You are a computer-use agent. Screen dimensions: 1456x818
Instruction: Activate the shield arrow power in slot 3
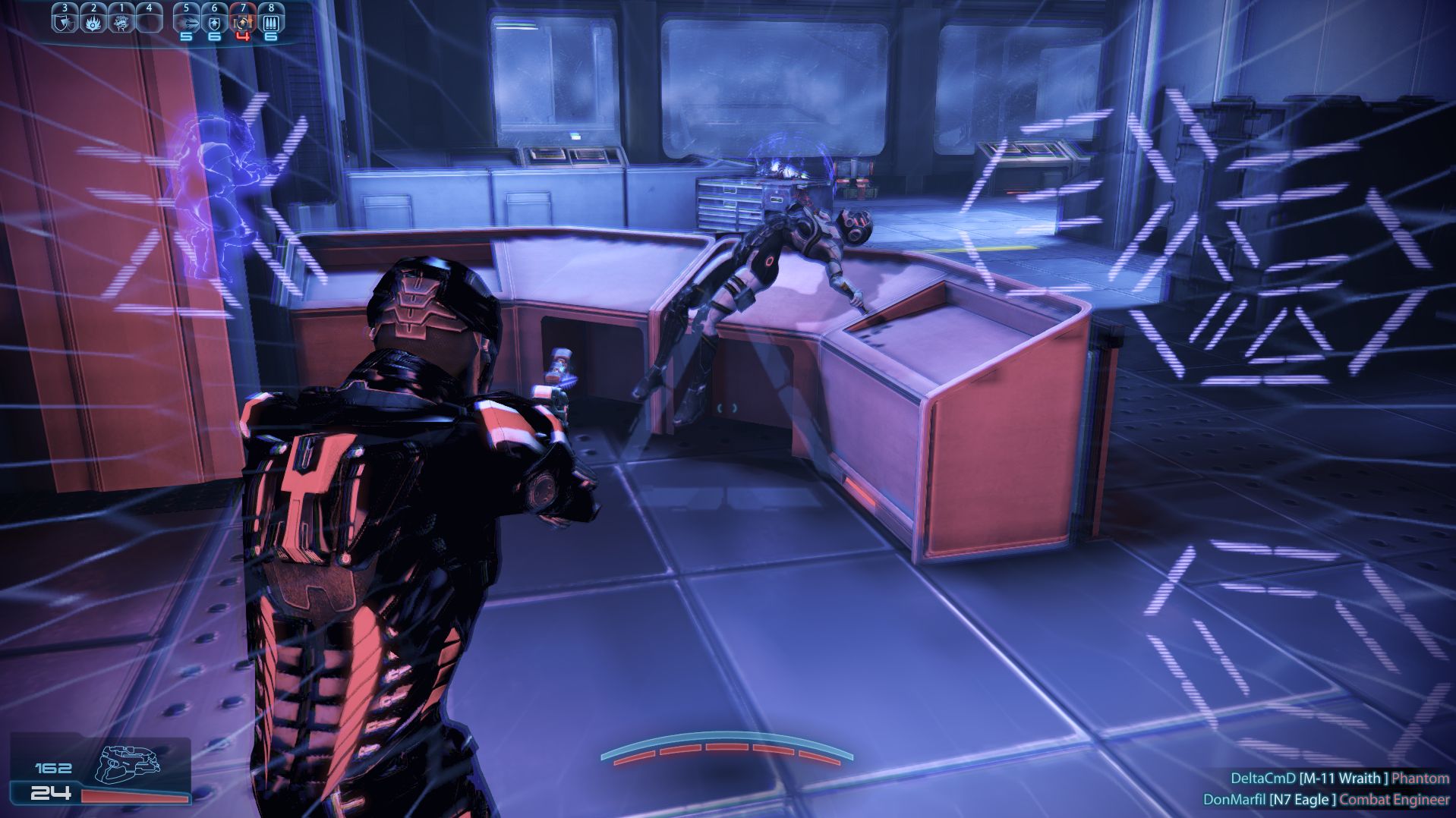click(65, 20)
